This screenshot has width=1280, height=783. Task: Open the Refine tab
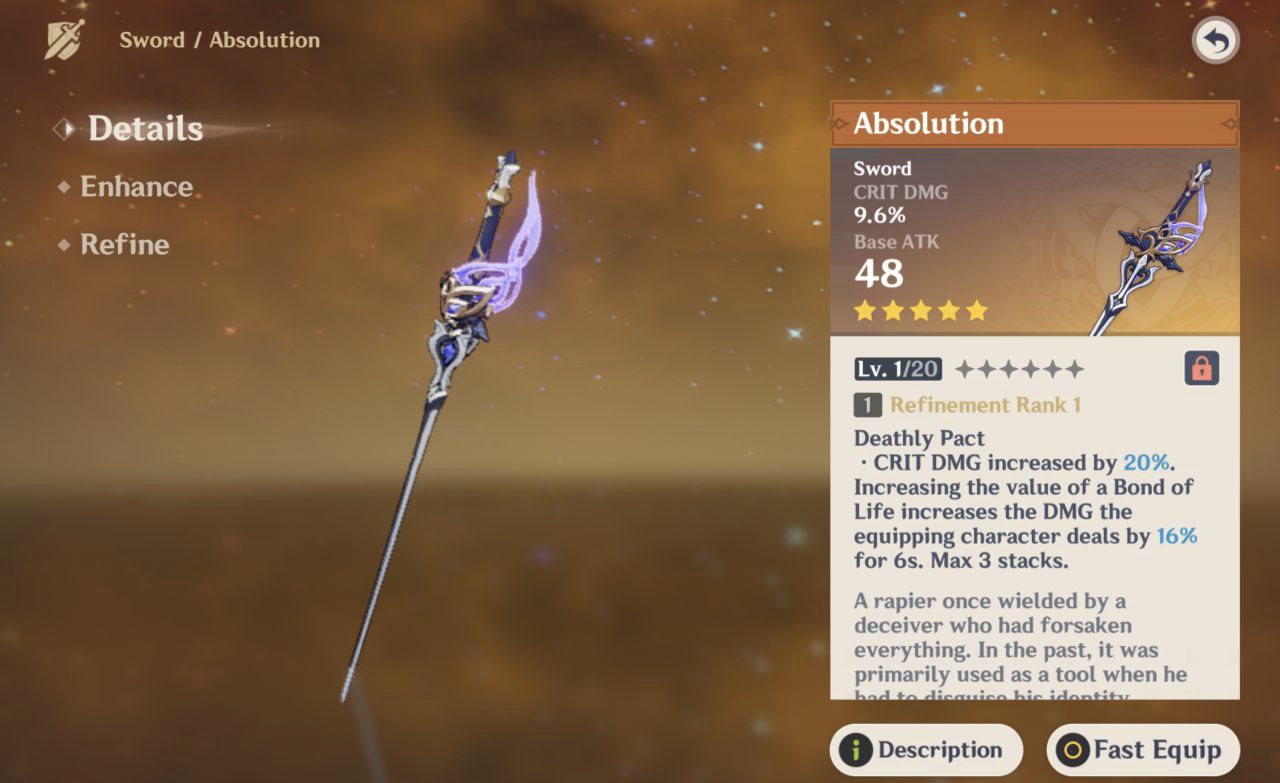point(124,245)
